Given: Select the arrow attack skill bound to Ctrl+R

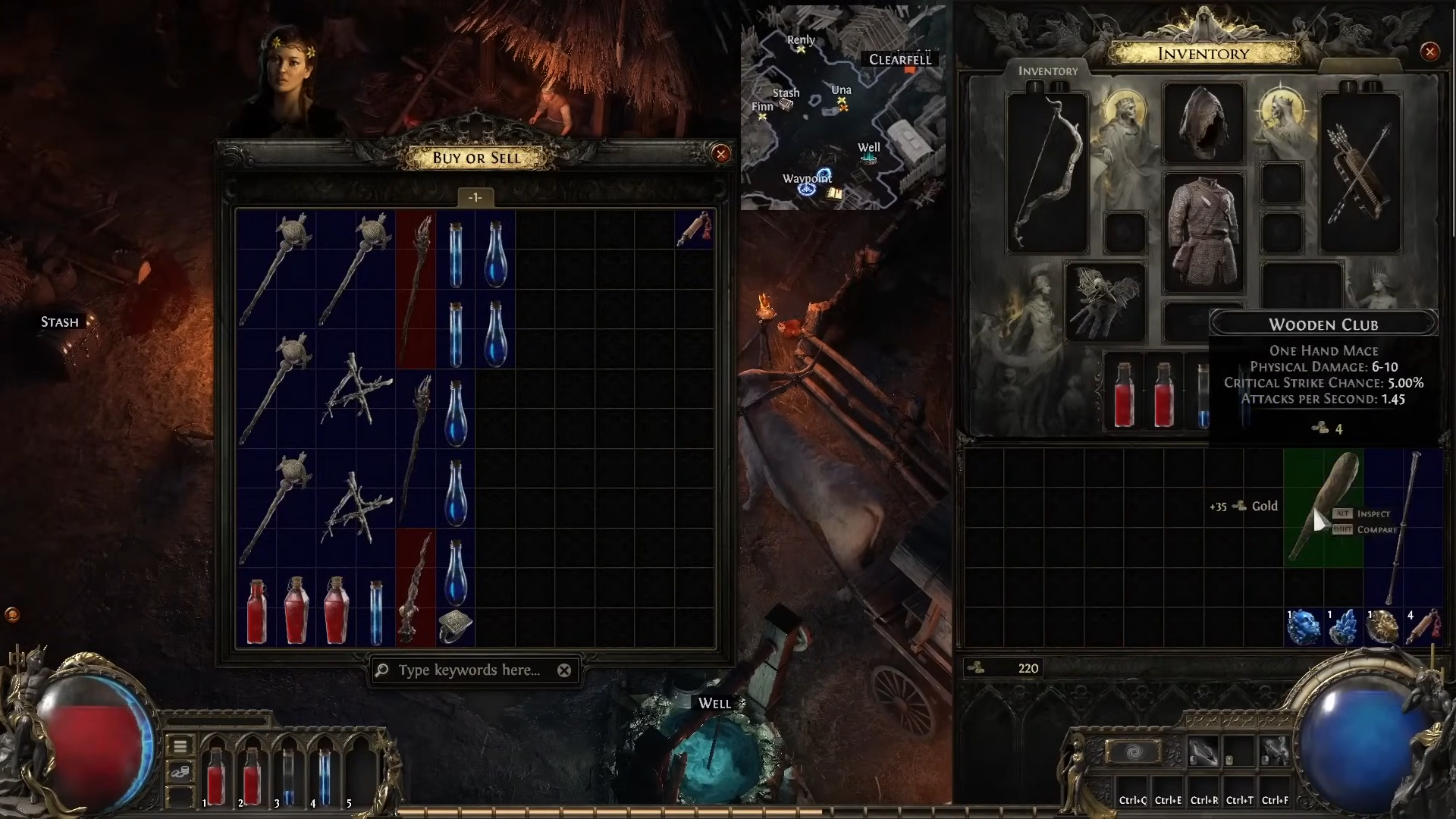Looking at the screenshot, I should 1203,750.
